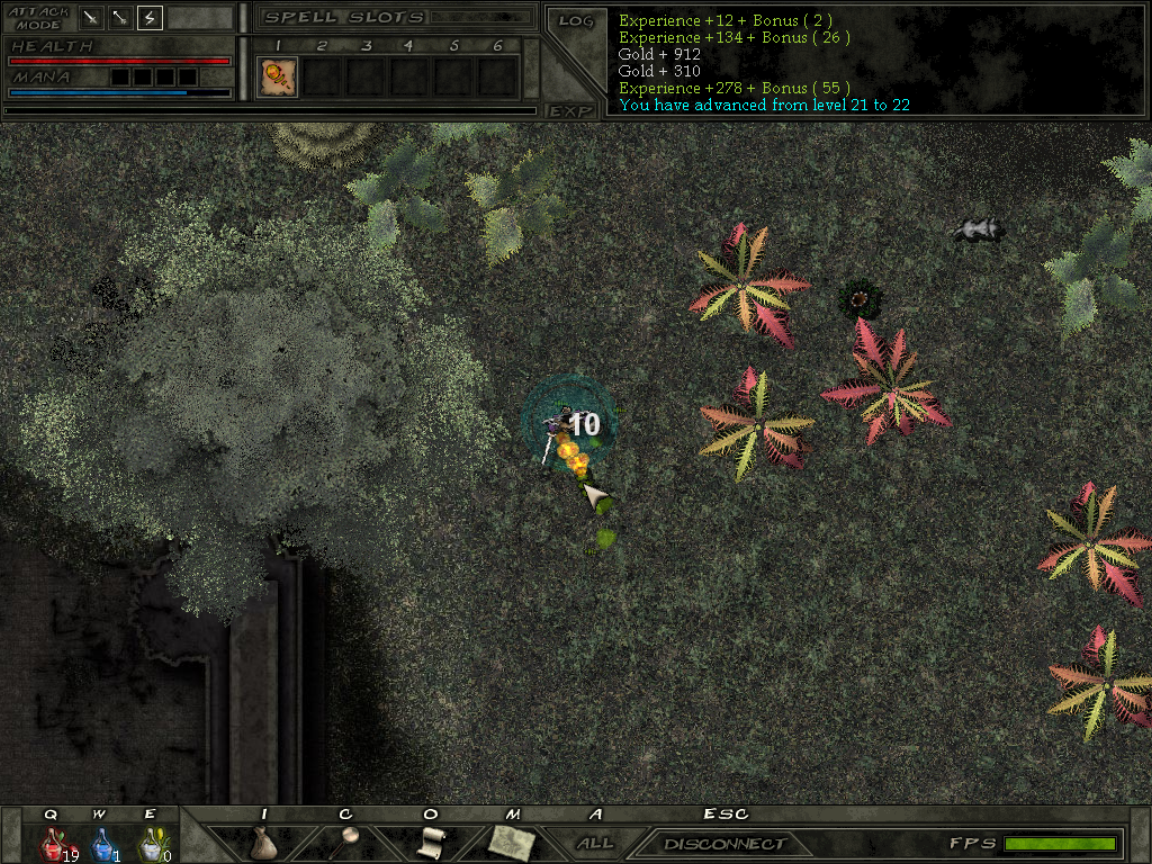Drink the blue mana potion
The height and width of the screenshot is (864, 1152).
[x=102, y=846]
